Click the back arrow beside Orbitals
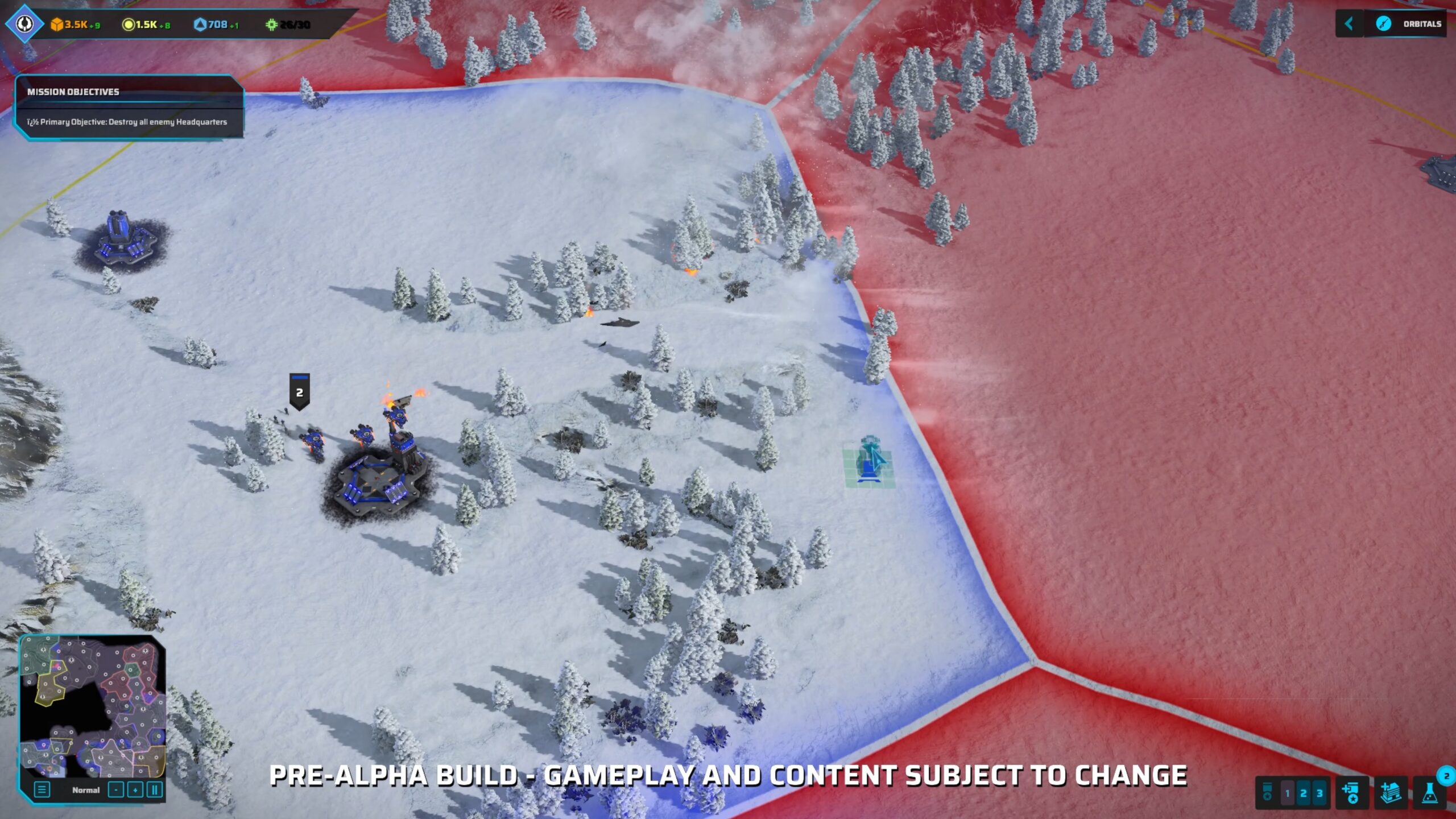This screenshot has width=1456, height=819. click(1349, 24)
